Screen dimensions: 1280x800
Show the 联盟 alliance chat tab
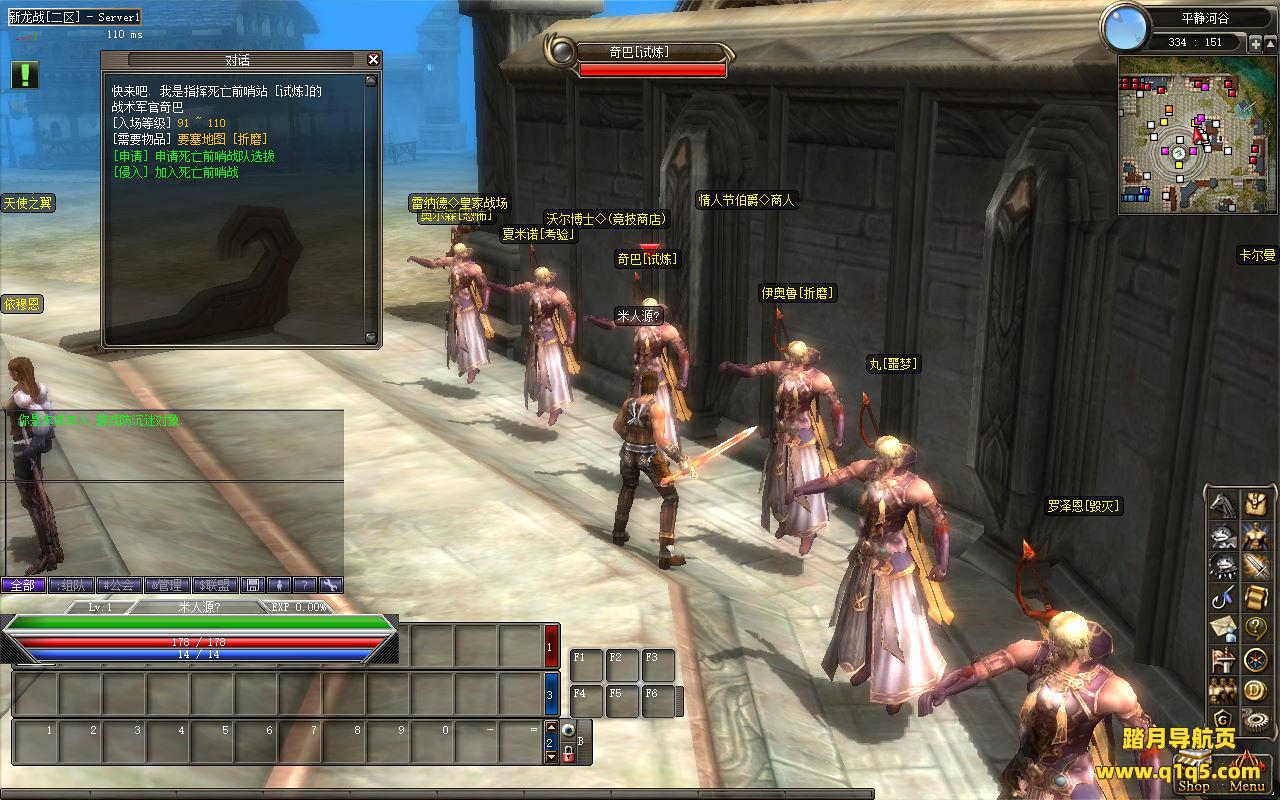coord(214,585)
